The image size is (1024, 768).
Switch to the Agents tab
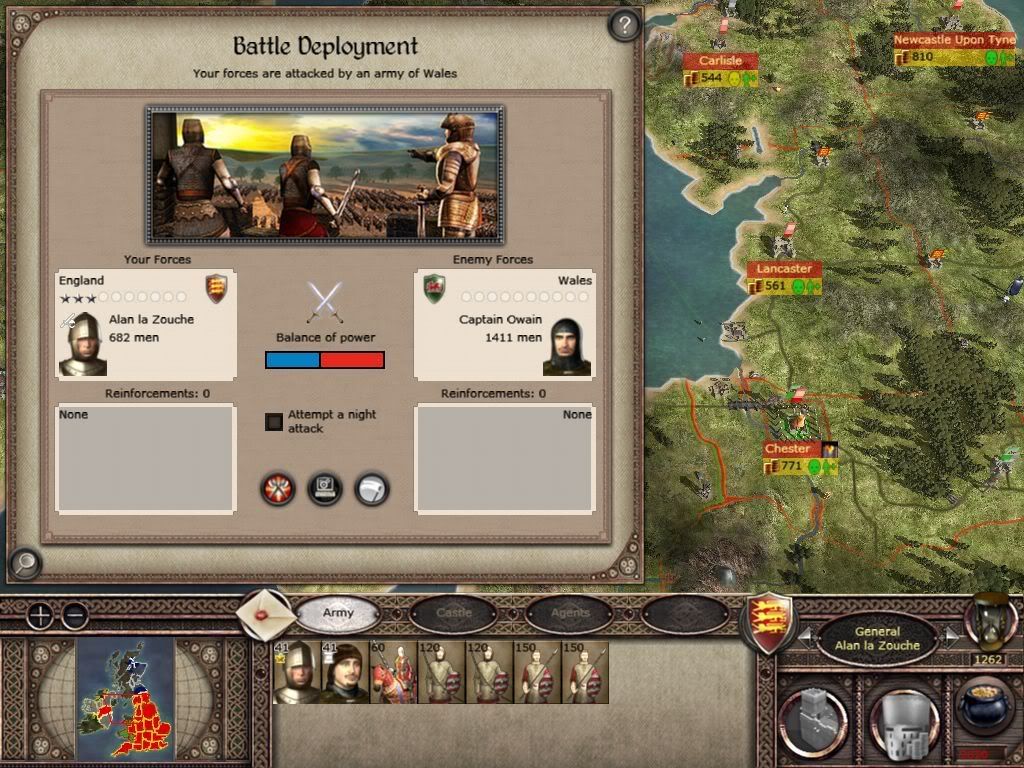tap(570, 613)
